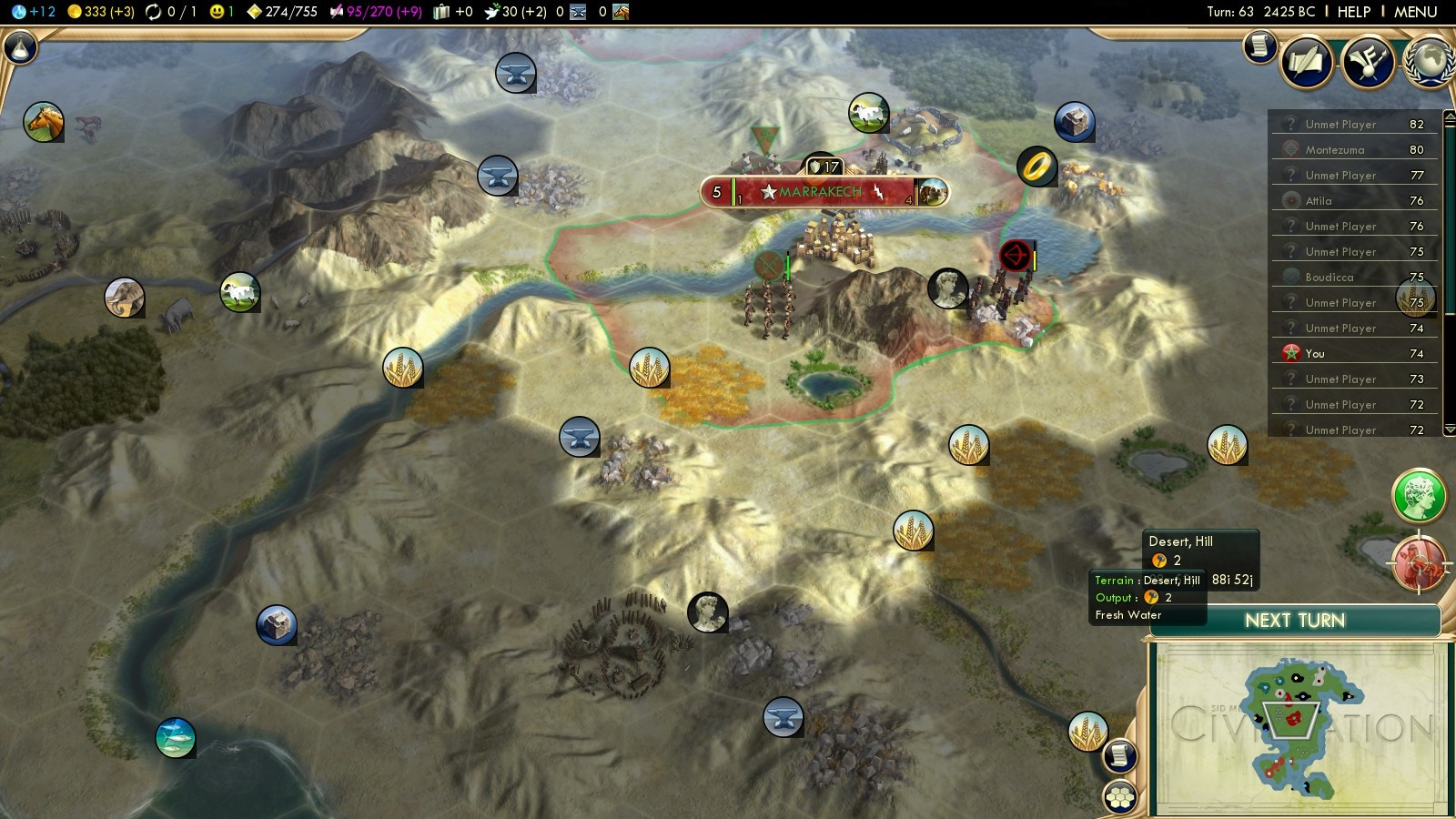
Task: Click Attila in the score list
Action: (1318, 201)
